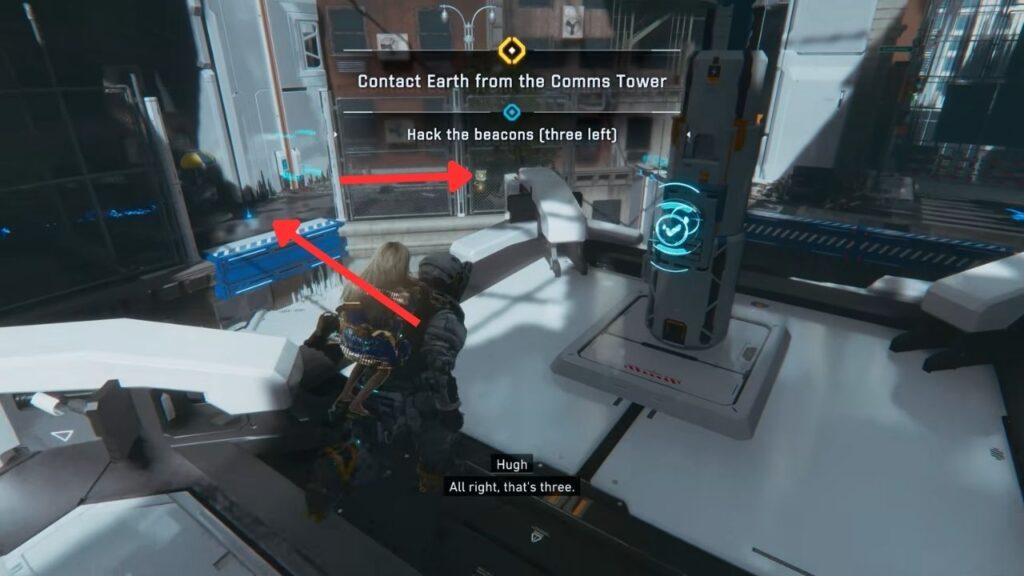Image resolution: width=1024 pixels, height=576 pixels.
Task: Click the blue diamond sub-objective icon
Action: pyautogui.click(x=512, y=112)
